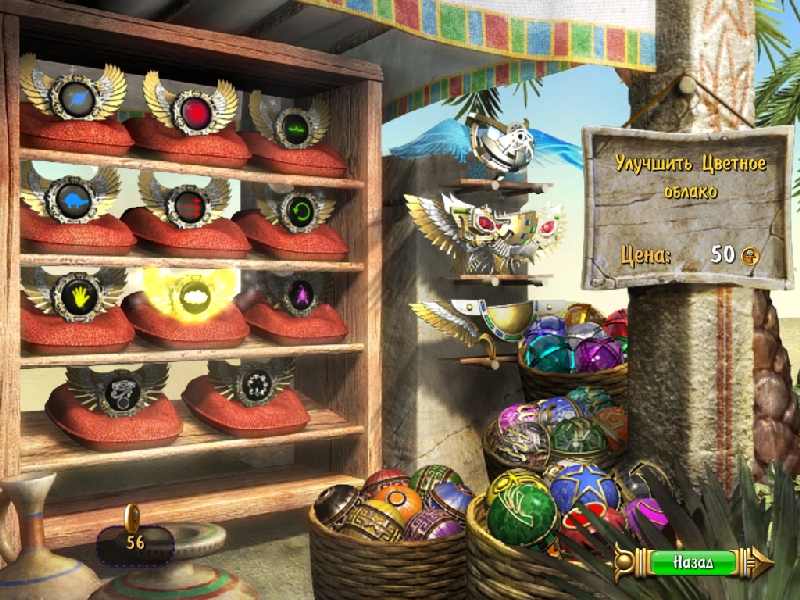The width and height of the screenshot is (800, 600).
Task: Select the basket of teal and purple gems
Action: pyautogui.click(x=572, y=352)
